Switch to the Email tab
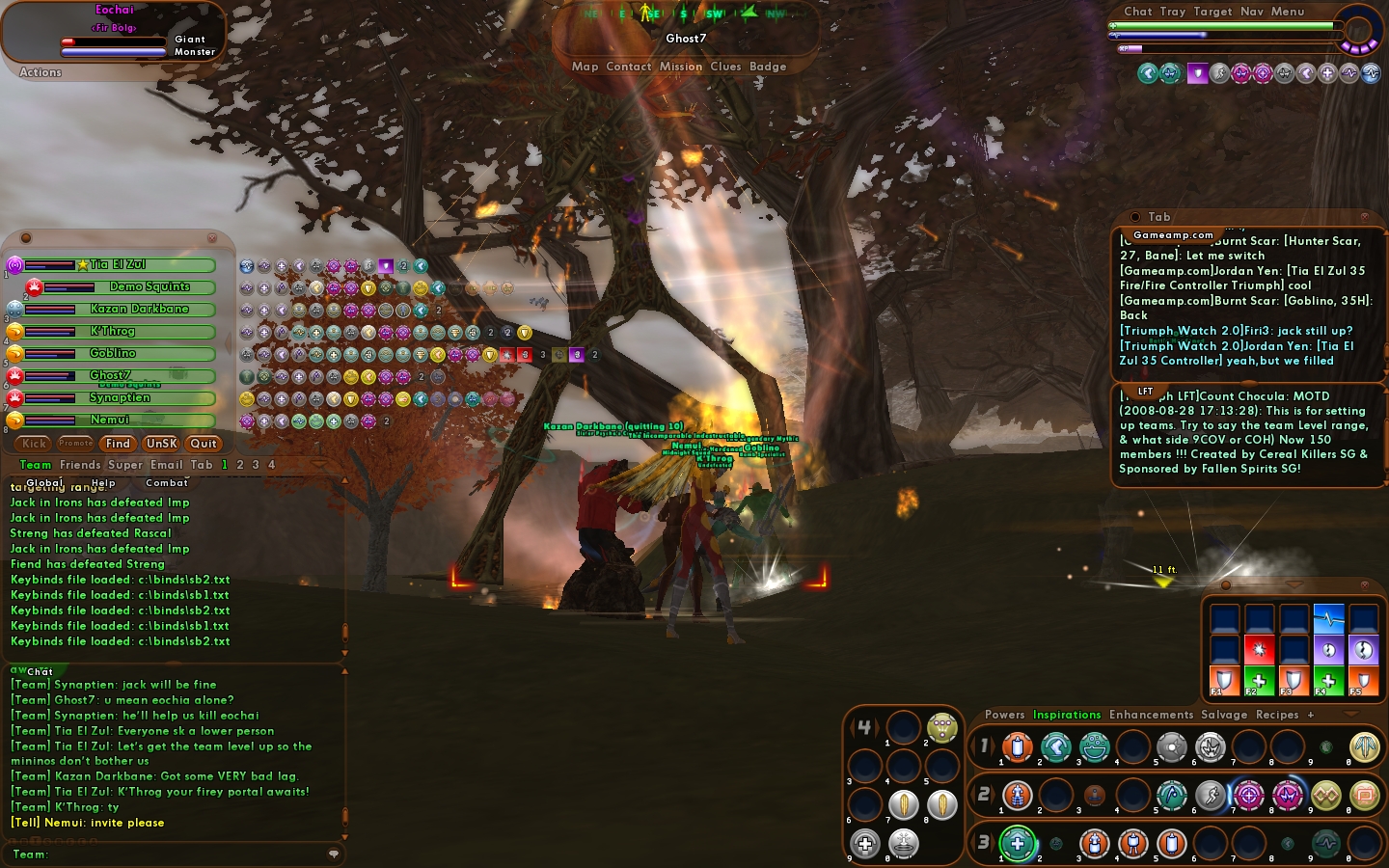1389x868 pixels. click(166, 465)
